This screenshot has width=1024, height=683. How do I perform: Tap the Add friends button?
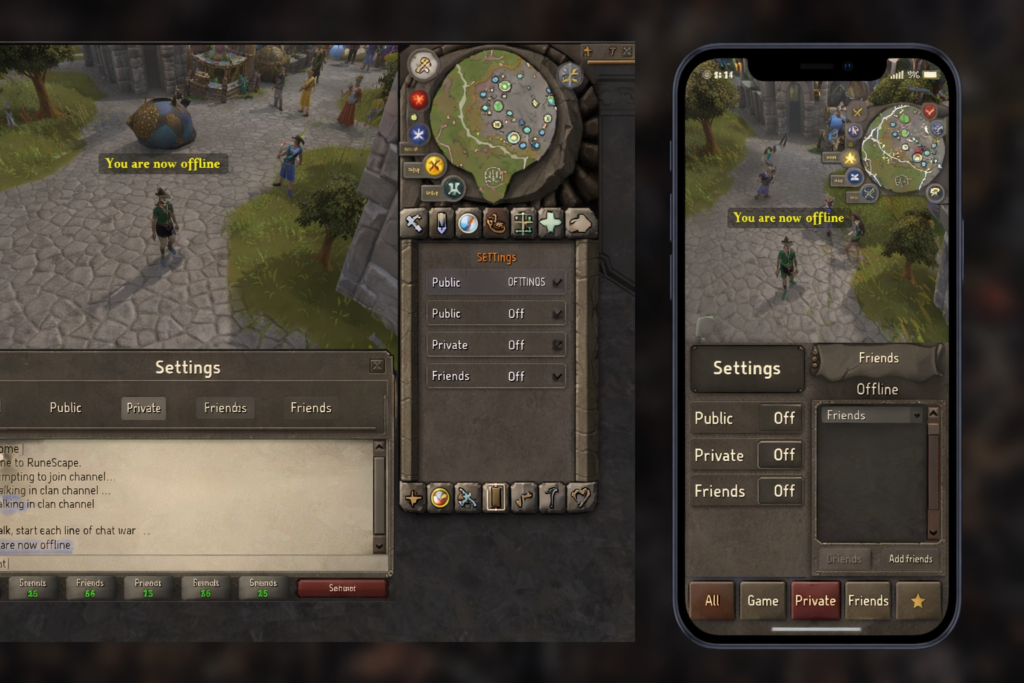coord(910,559)
